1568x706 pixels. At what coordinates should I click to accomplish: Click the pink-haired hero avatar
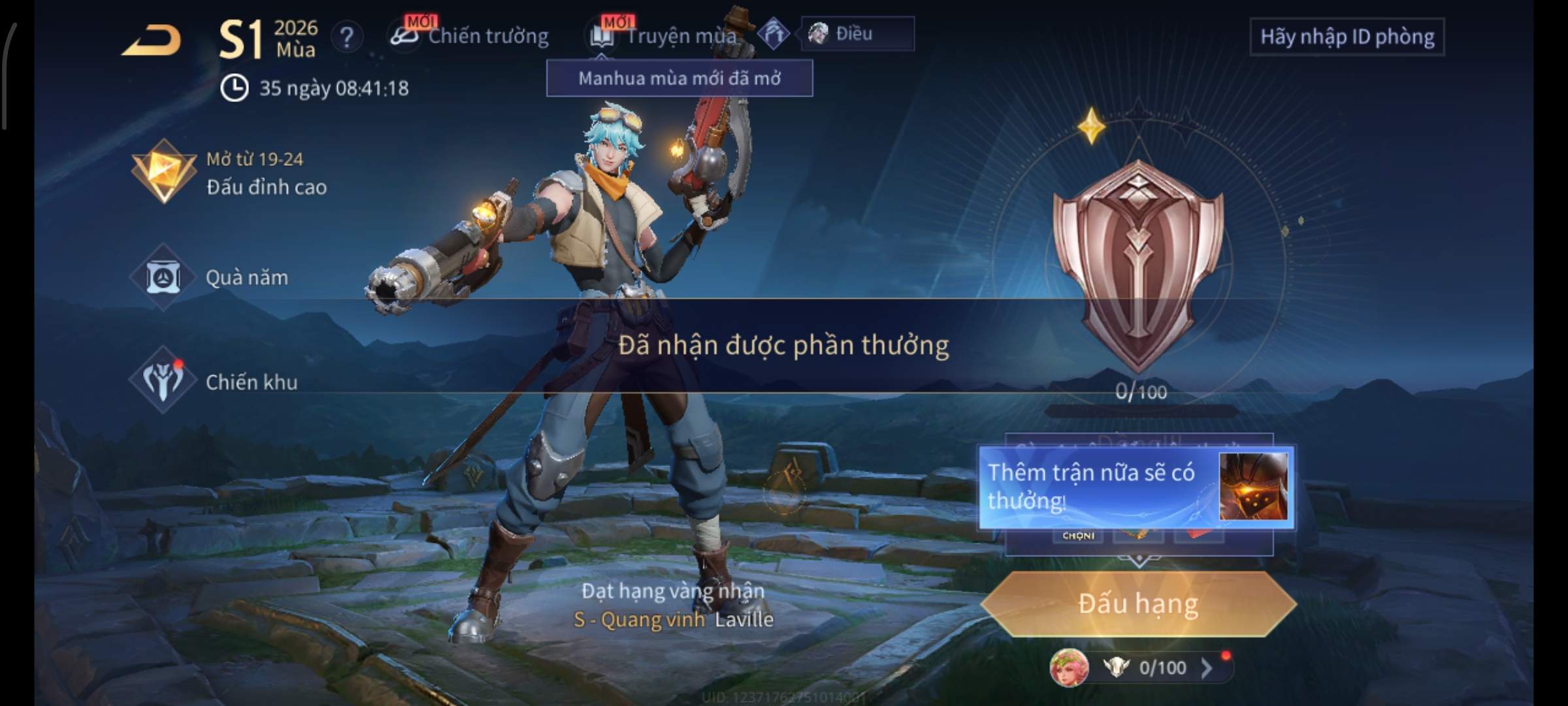pyautogui.click(x=1069, y=667)
